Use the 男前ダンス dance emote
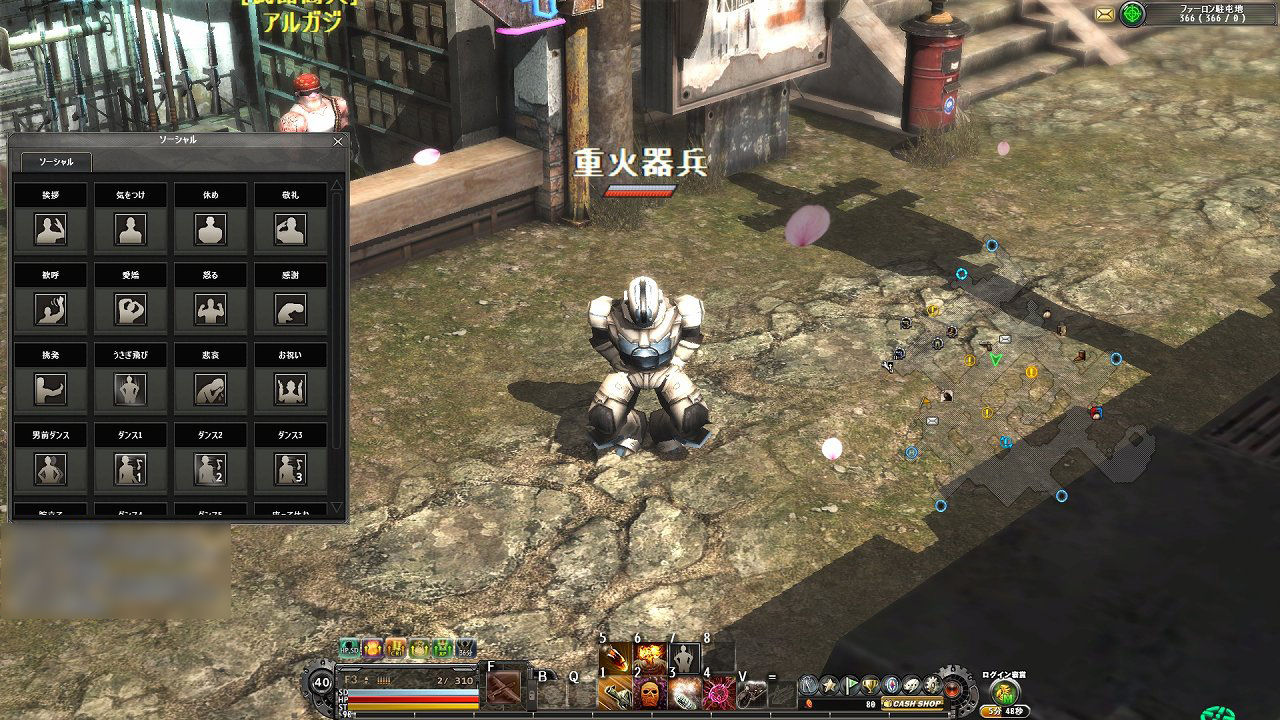 [50, 470]
